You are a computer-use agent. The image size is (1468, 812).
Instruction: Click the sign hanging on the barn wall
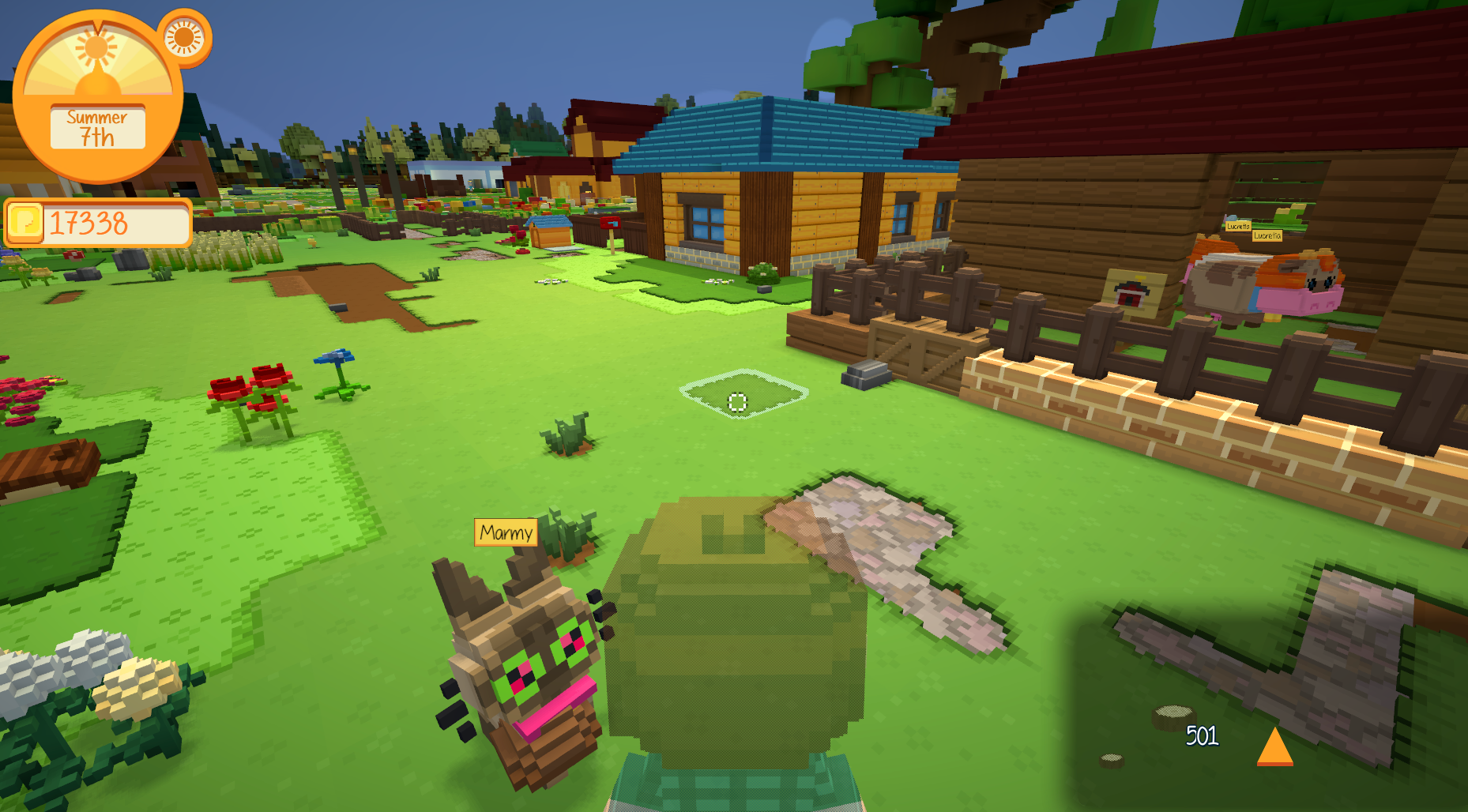coord(1132,291)
